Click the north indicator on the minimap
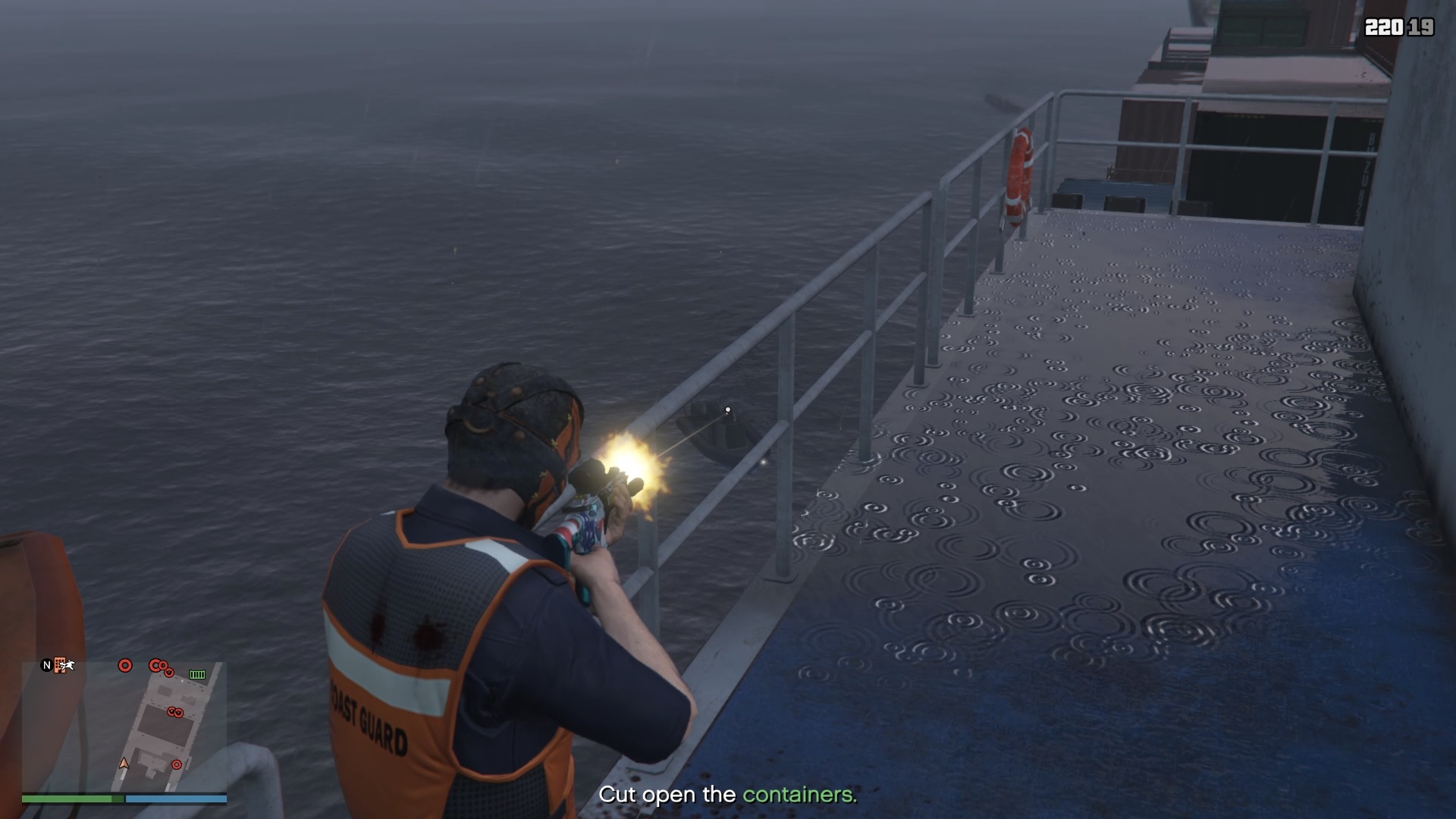1456x819 pixels. [x=47, y=665]
